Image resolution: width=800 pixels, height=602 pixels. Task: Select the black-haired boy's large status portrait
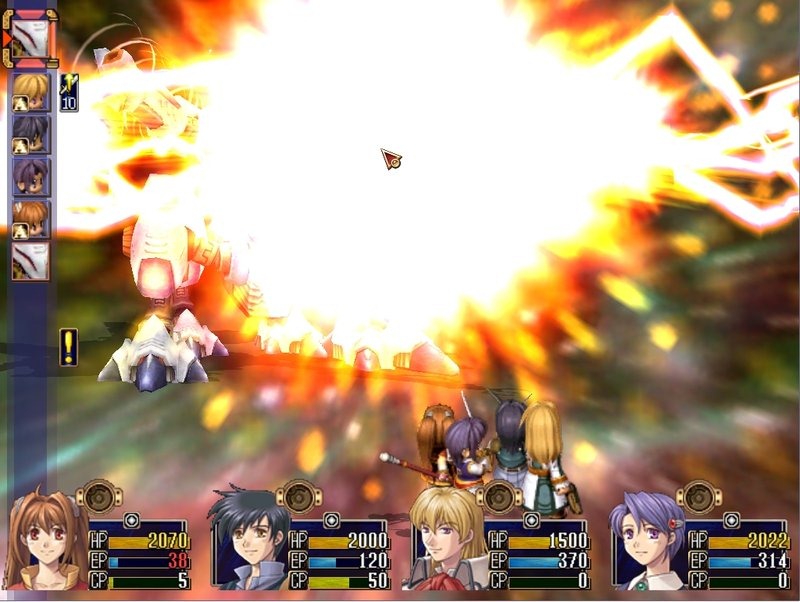[248, 540]
